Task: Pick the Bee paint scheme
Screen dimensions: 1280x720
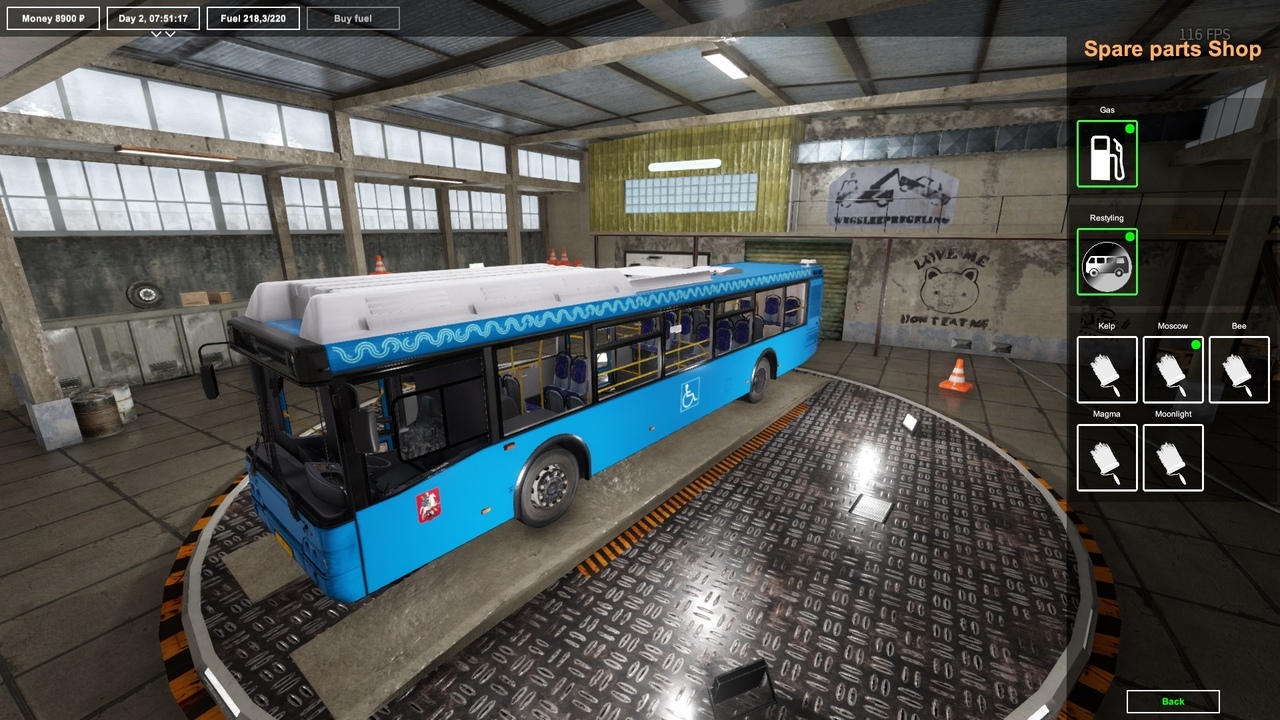Action: 1238,370
